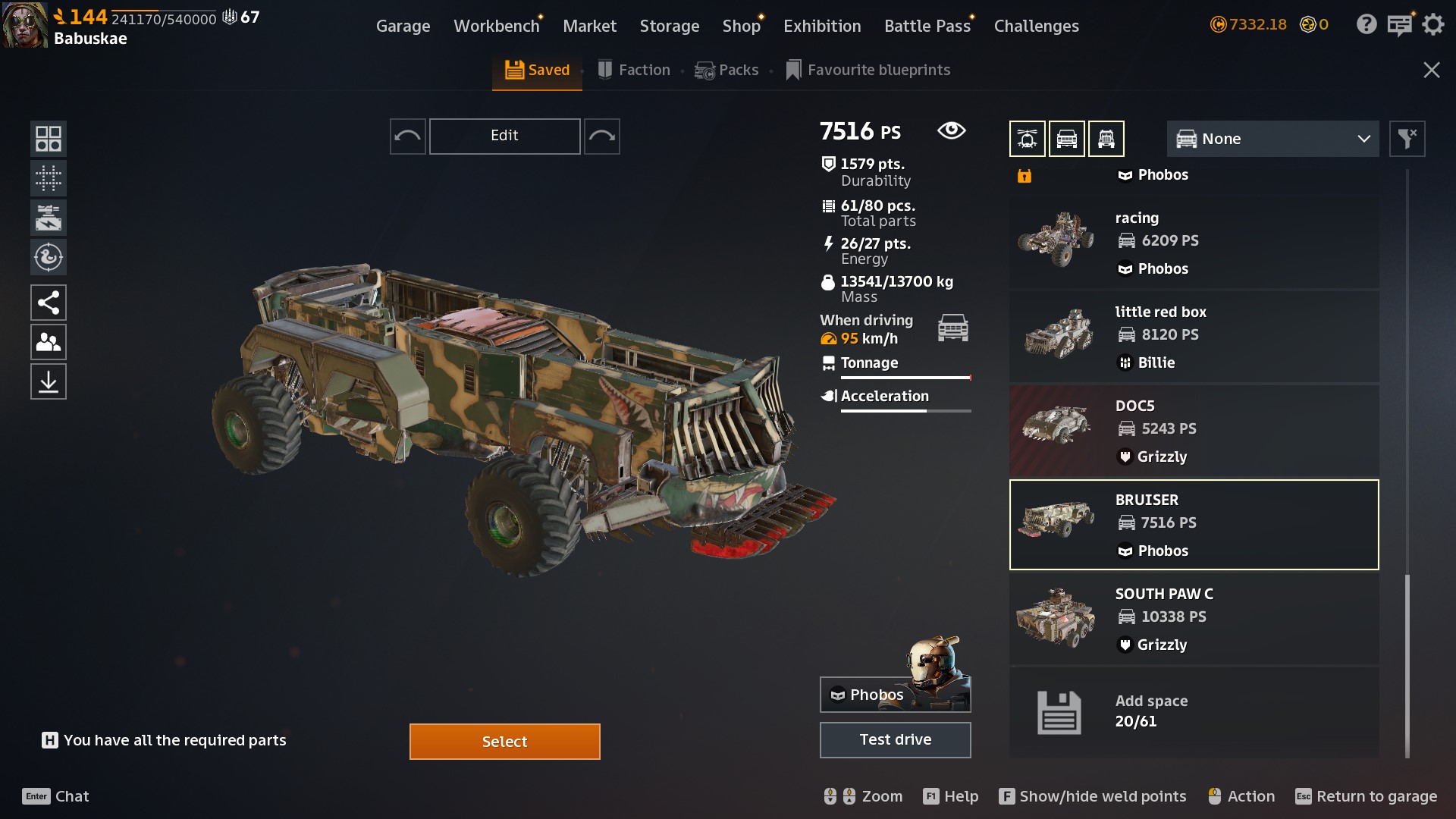Open the game settings gear
Screen dimensions: 1456x819
[x=1432, y=25]
